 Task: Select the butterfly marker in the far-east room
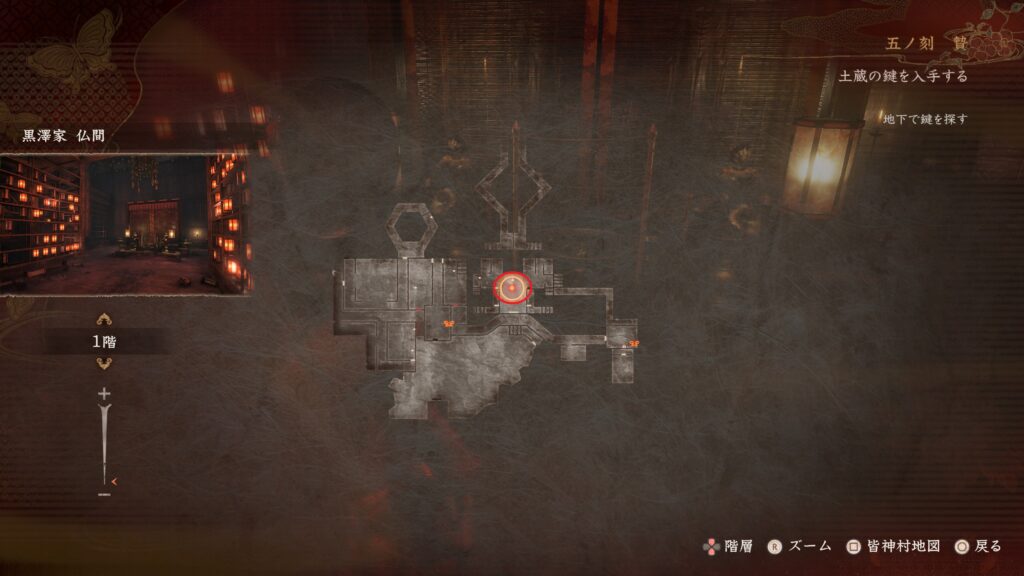pyautogui.click(x=633, y=344)
